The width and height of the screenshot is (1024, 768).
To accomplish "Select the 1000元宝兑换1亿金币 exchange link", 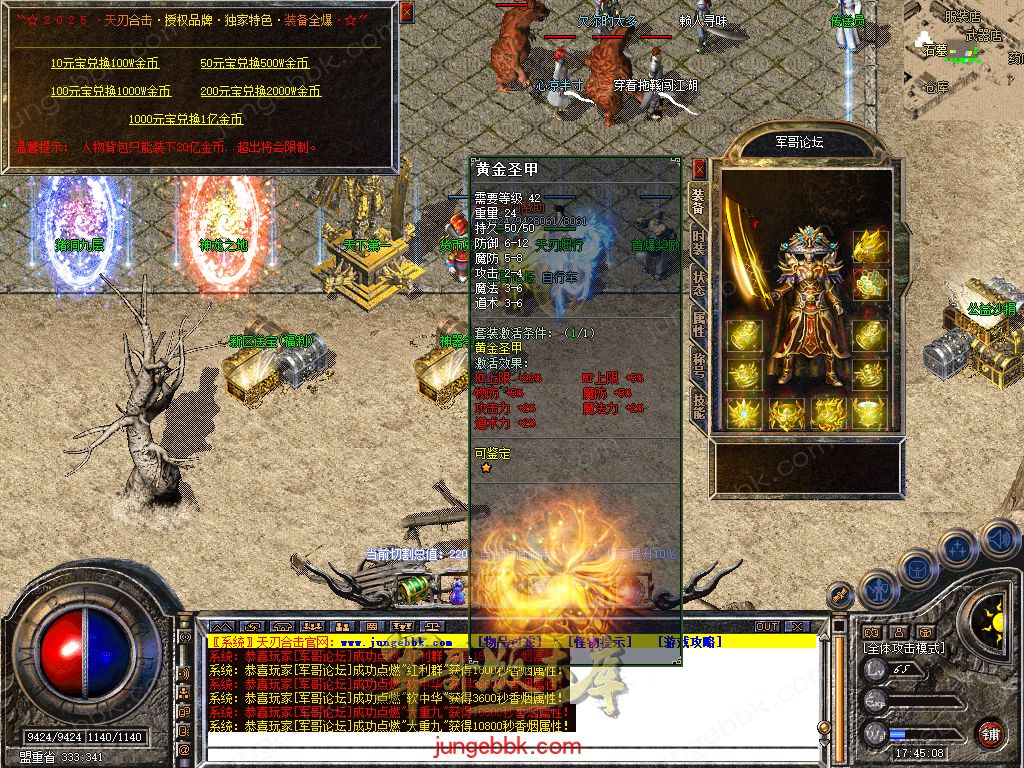I will click(185, 119).
